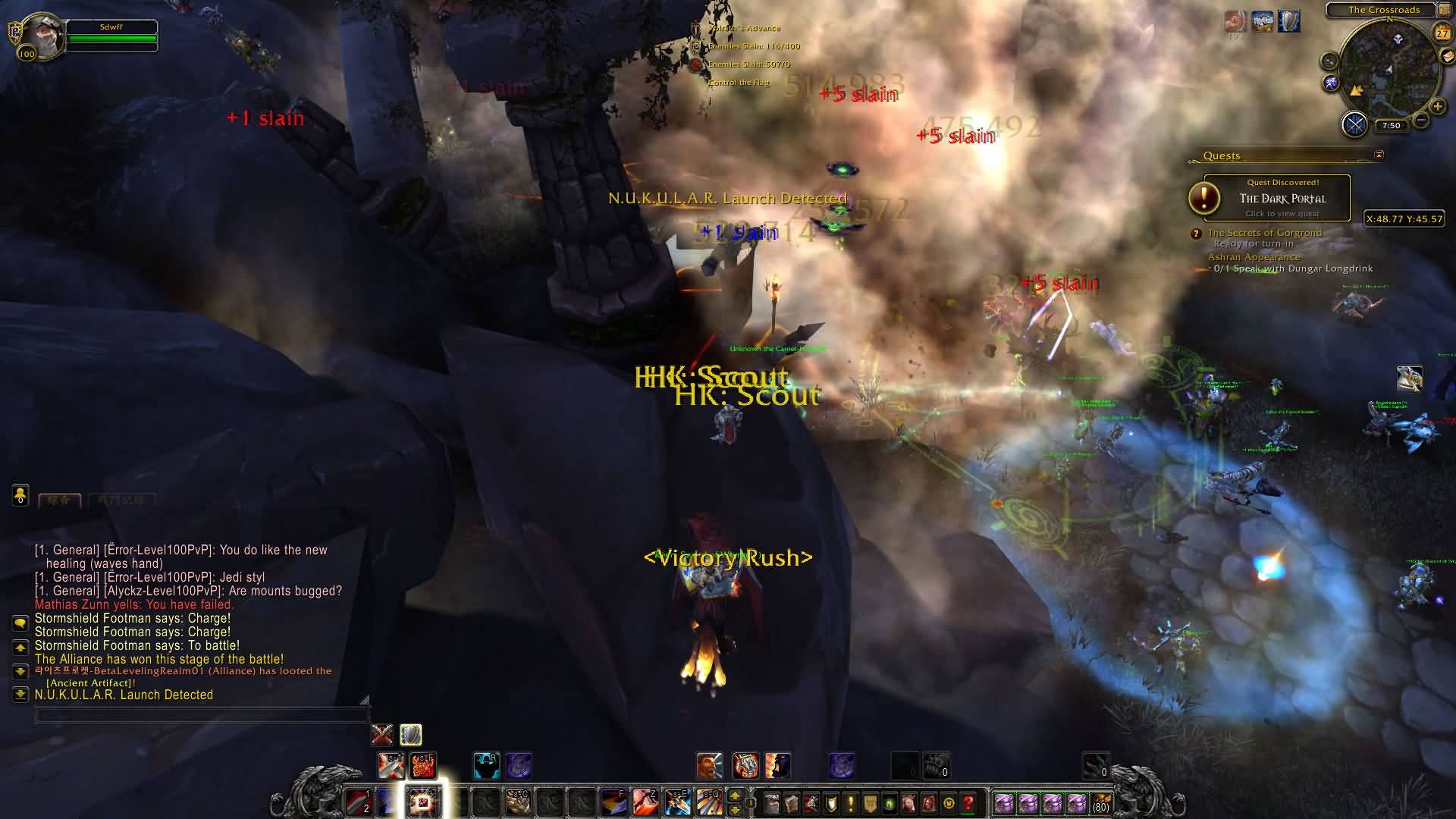The image size is (1456, 819).
Task: Zoom out the minimap with the minus button
Action: [x=1421, y=120]
